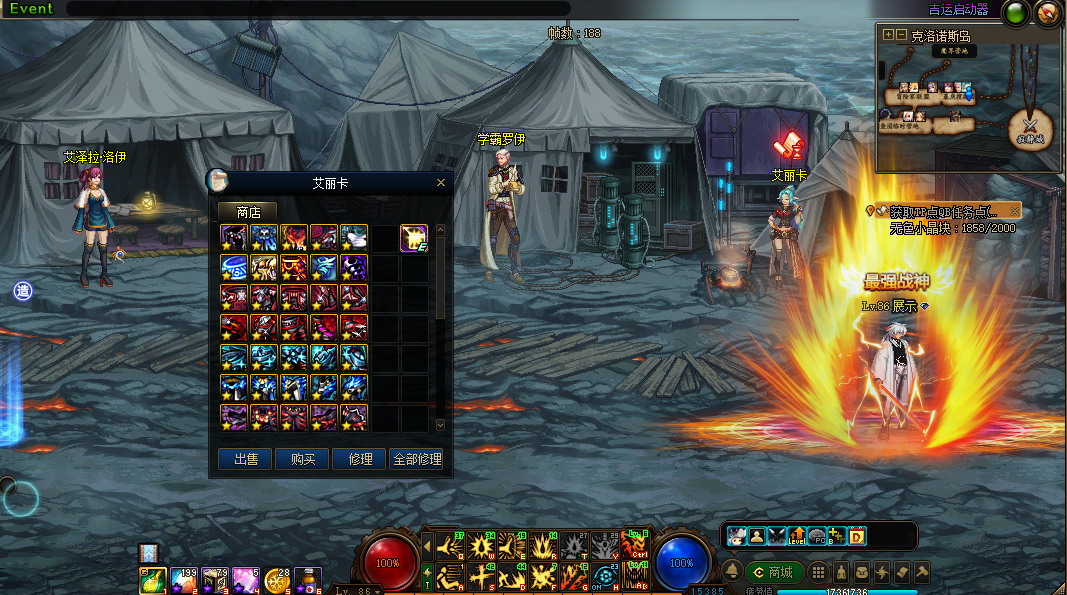
Task: Zoom in the minimap with plus button
Action: pos(888,34)
